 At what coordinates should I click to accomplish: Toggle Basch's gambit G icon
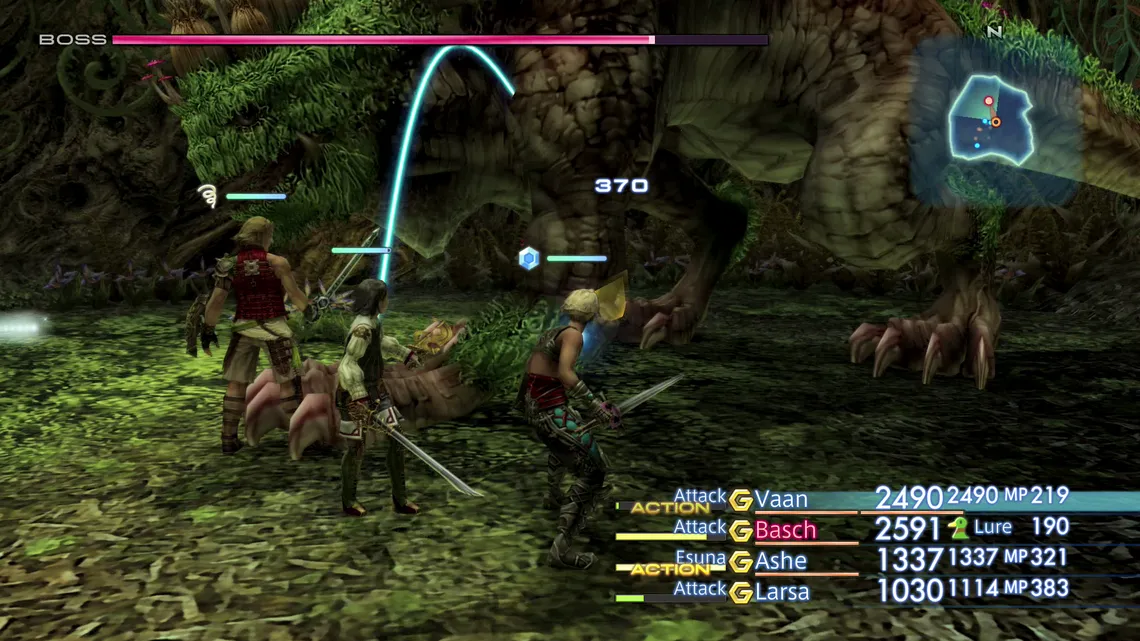pos(740,531)
